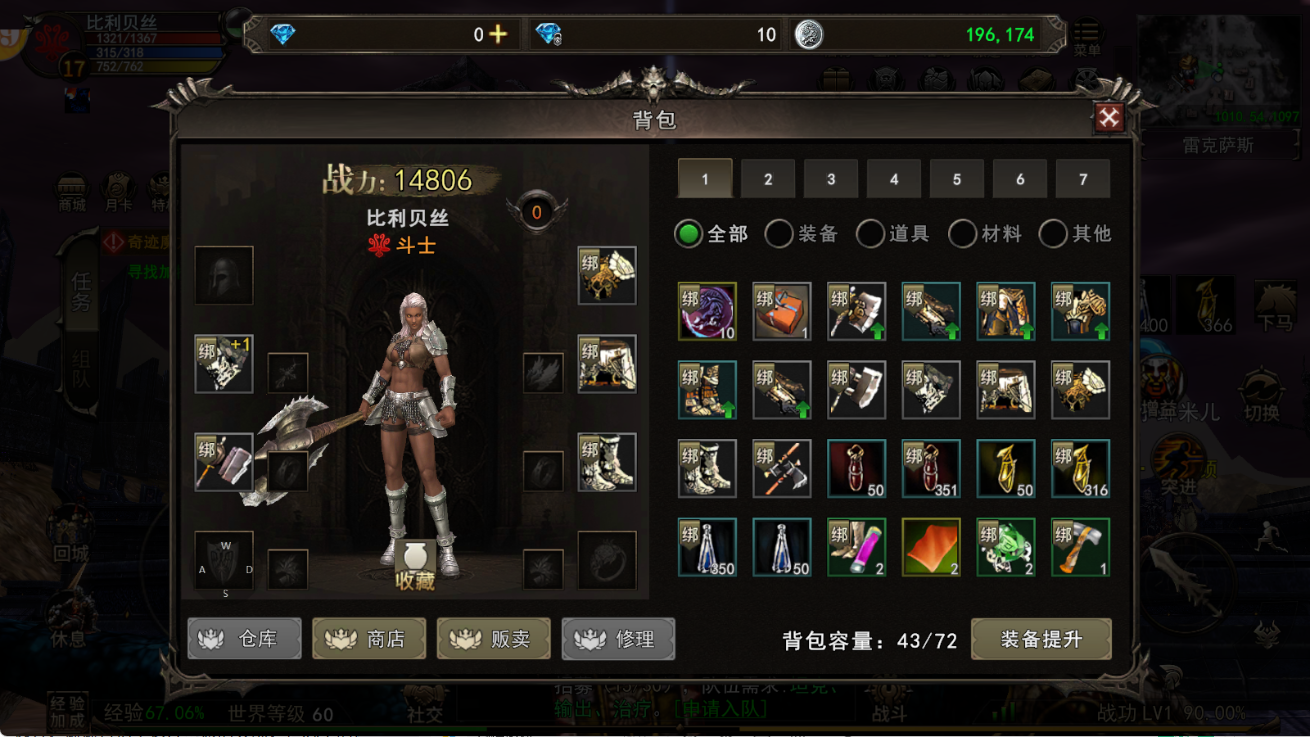Open the 收藏 collection urn
Viewport: 1310px width, 737px height.
[x=414, y=566]
